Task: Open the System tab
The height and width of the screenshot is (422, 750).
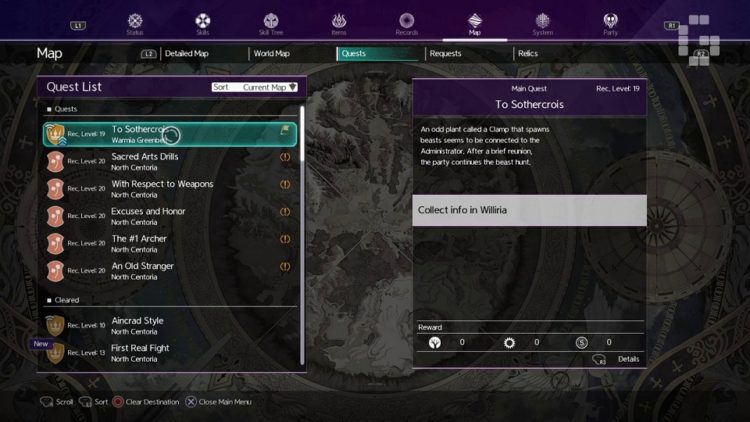Action: click(543, 22)
